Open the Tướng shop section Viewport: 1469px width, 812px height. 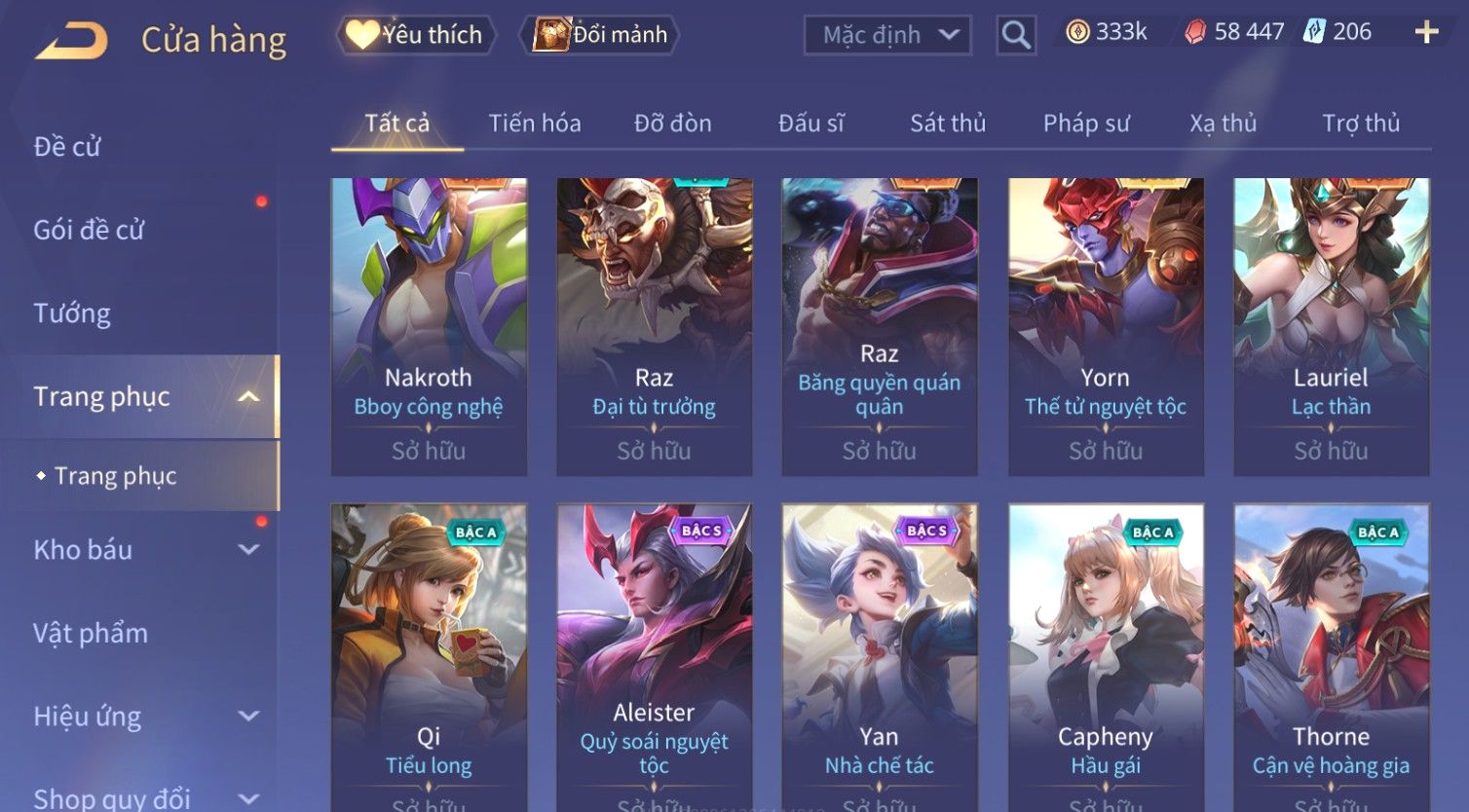click(x=72, y=314)
